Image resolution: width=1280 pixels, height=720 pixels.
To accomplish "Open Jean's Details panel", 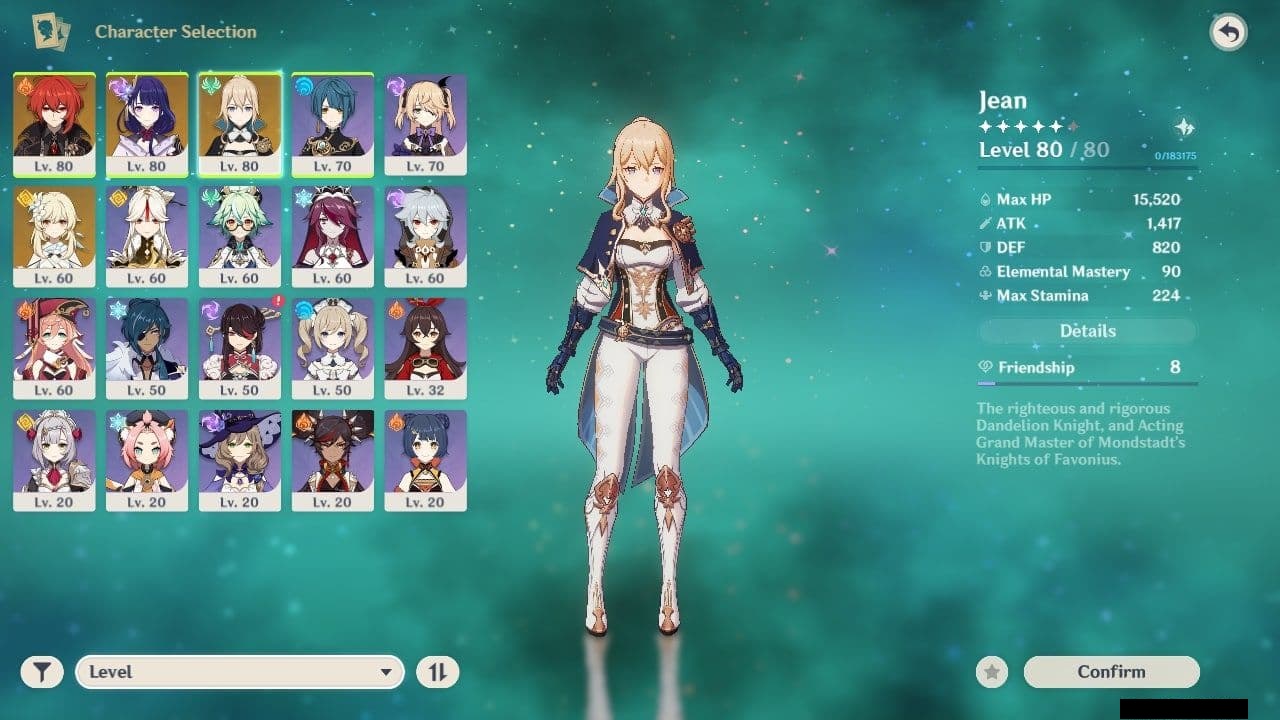I will coord(1087,331).
